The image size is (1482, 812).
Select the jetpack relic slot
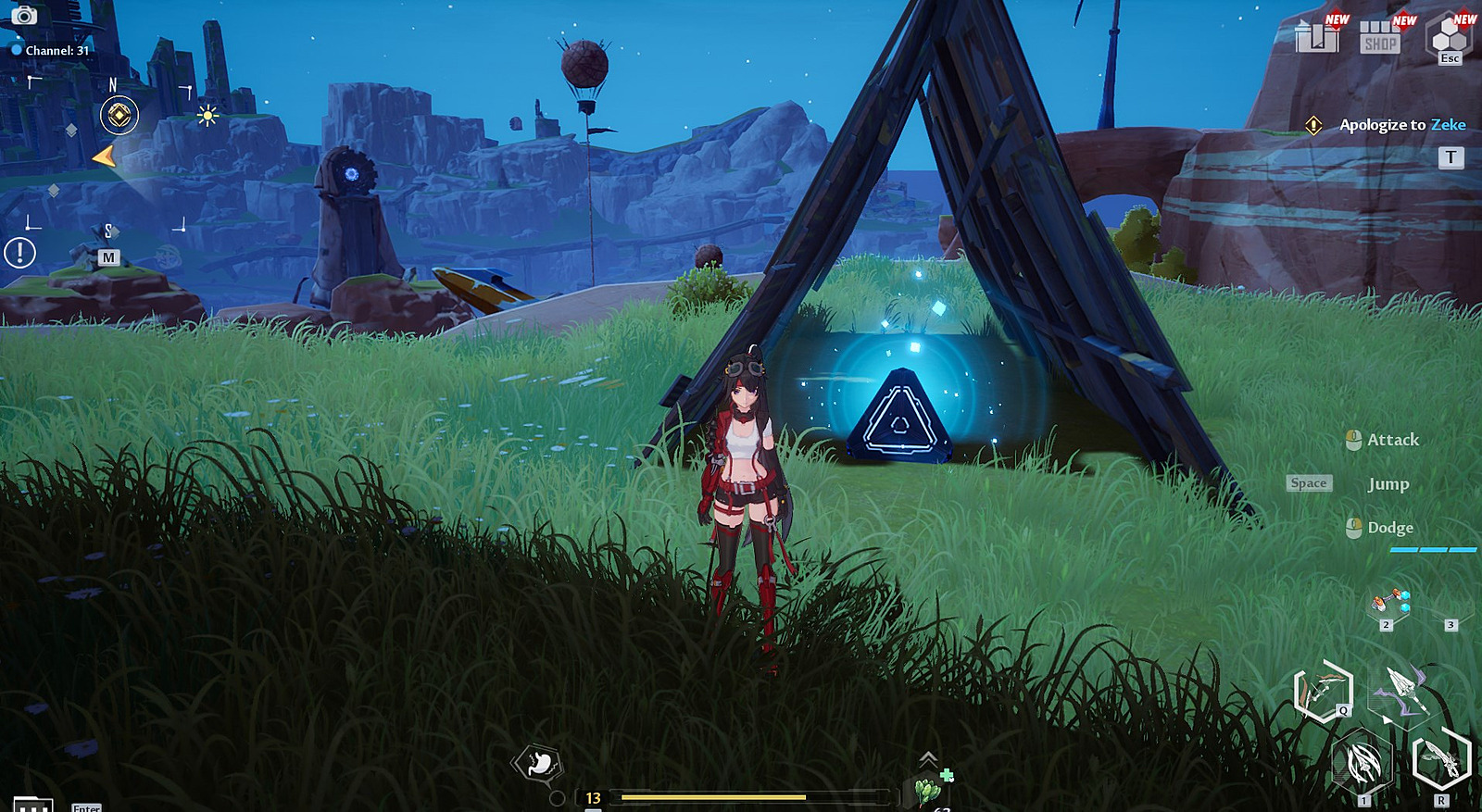1389,605
